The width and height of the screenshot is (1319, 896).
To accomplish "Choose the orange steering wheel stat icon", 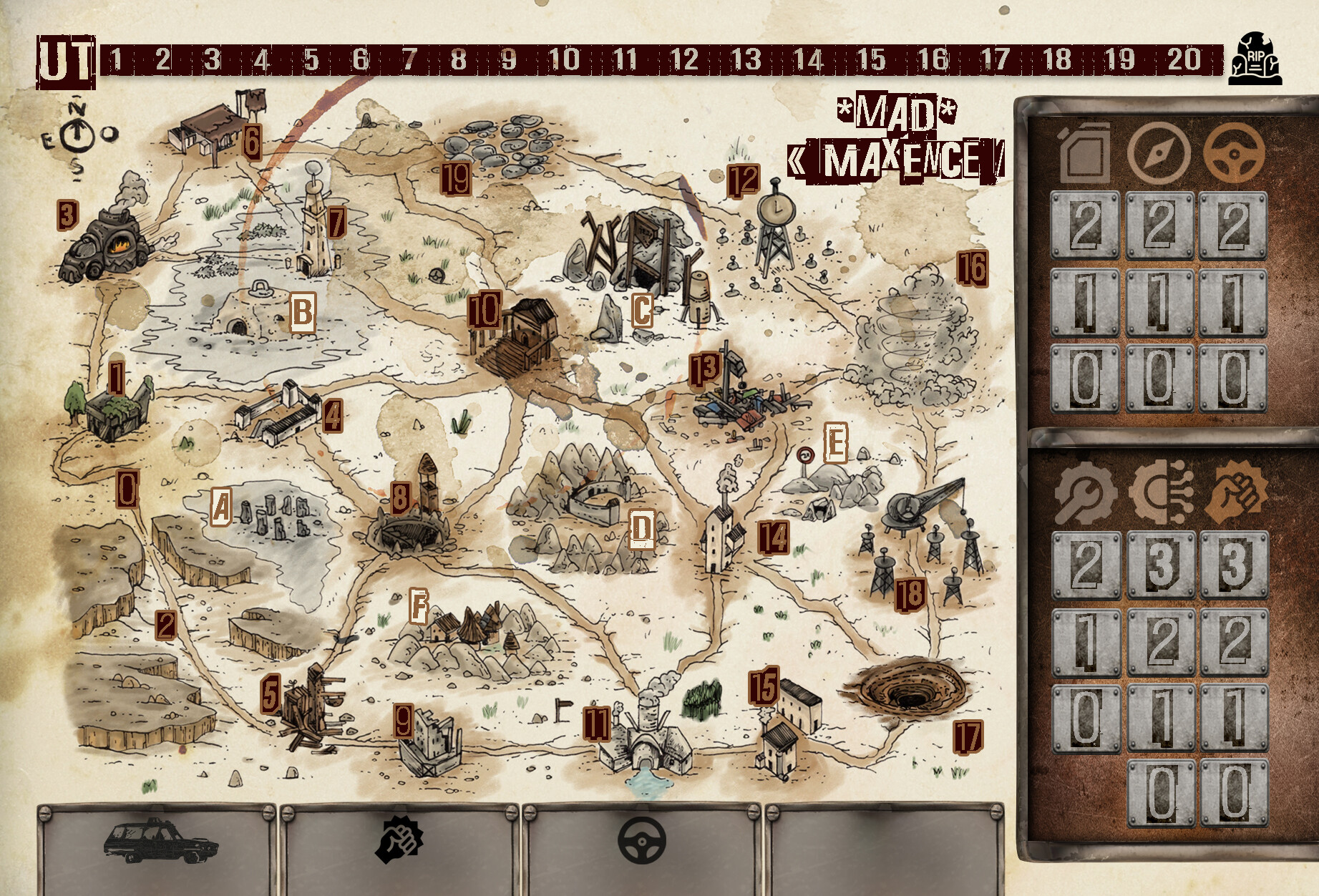I will click(x=1234, y=152).
